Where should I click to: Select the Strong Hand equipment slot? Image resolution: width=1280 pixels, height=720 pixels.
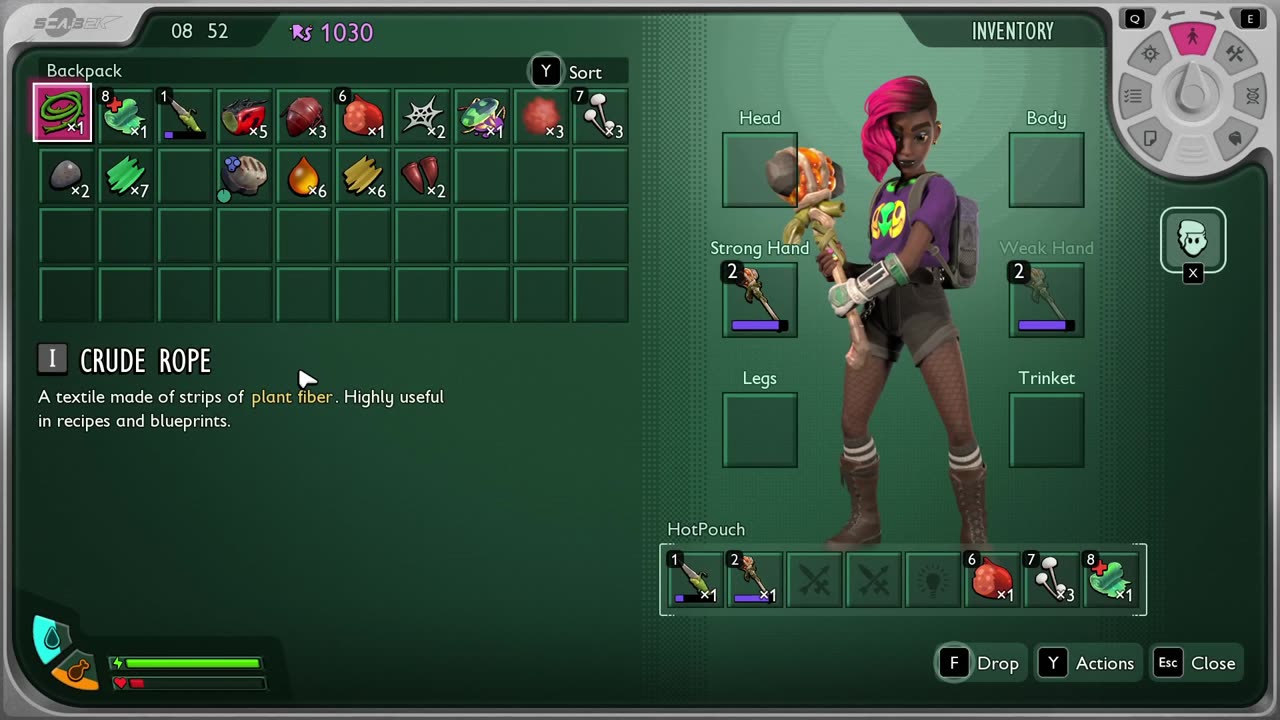coord(760,300)
